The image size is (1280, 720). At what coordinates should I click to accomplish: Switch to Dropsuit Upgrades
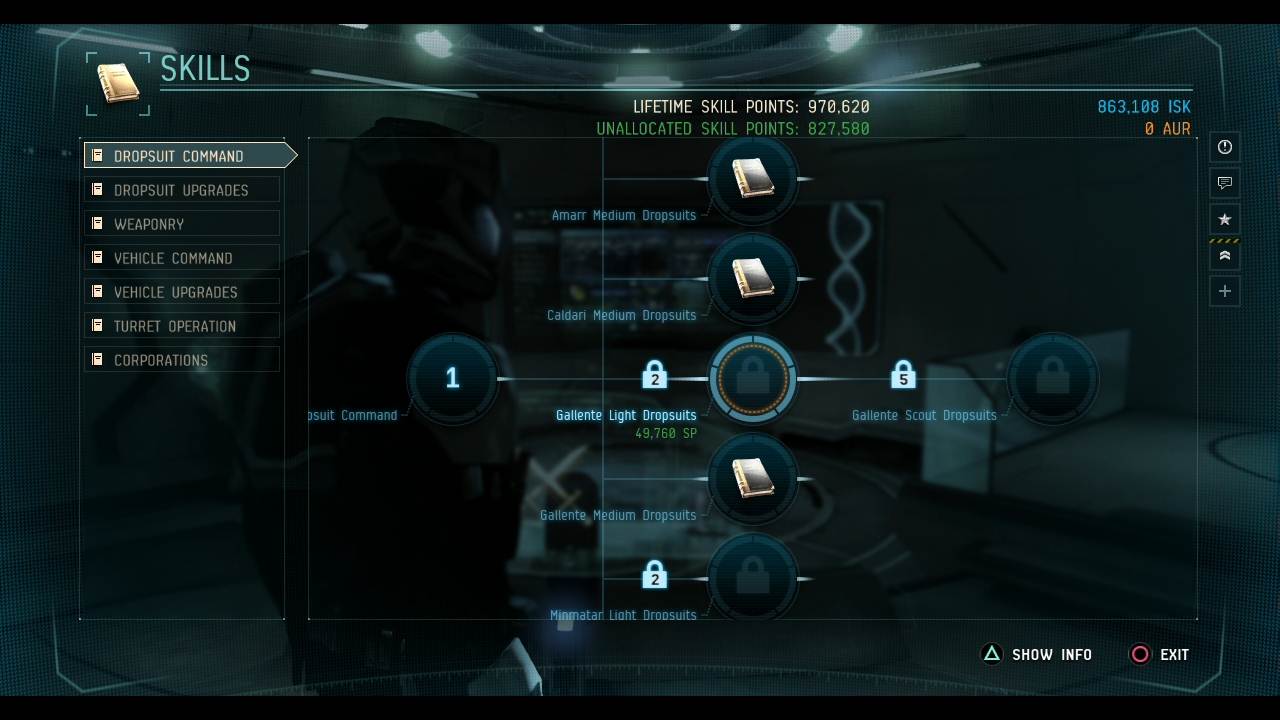181,189
